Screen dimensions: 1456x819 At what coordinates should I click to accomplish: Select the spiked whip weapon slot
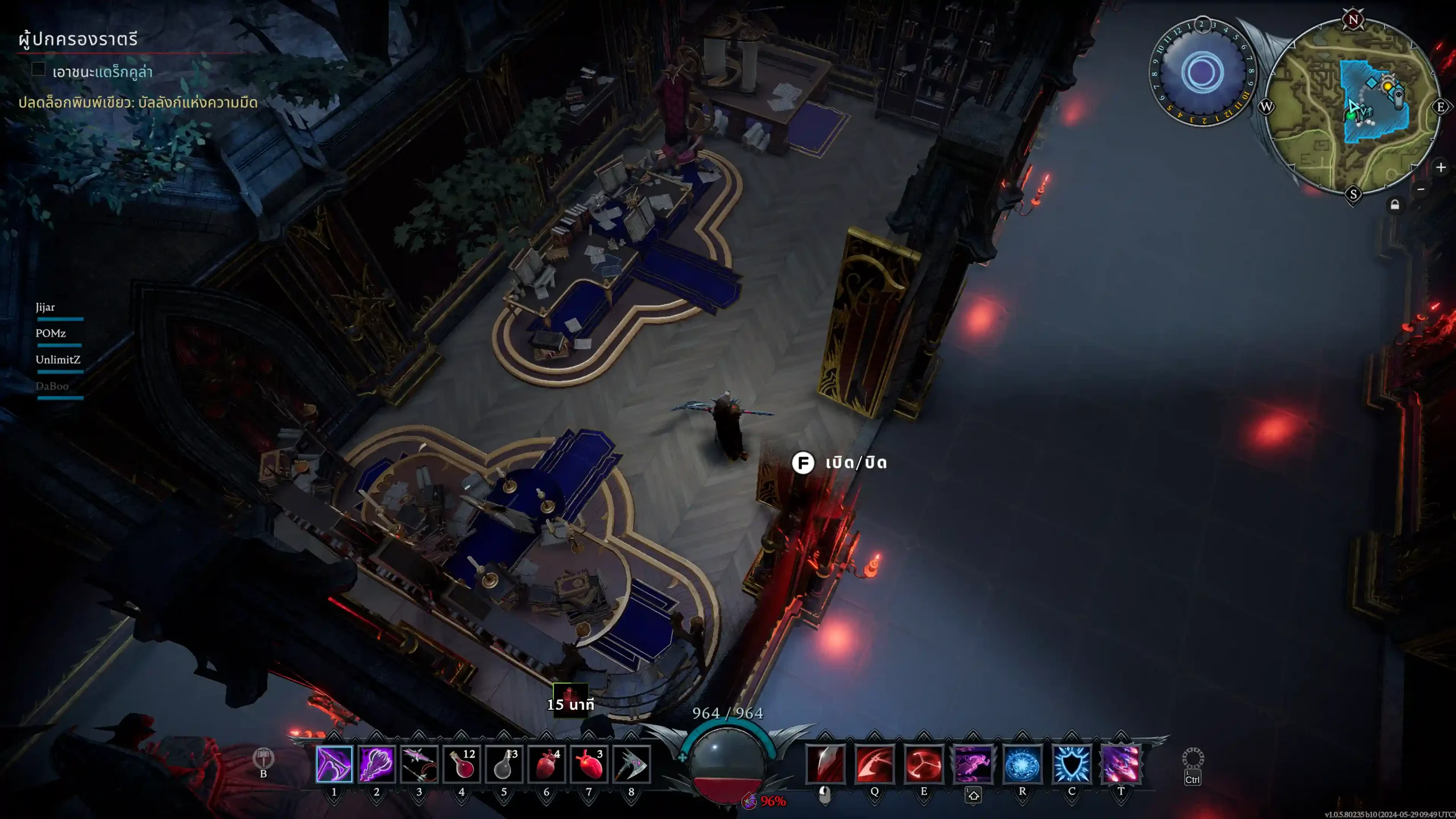pos(419,764)
